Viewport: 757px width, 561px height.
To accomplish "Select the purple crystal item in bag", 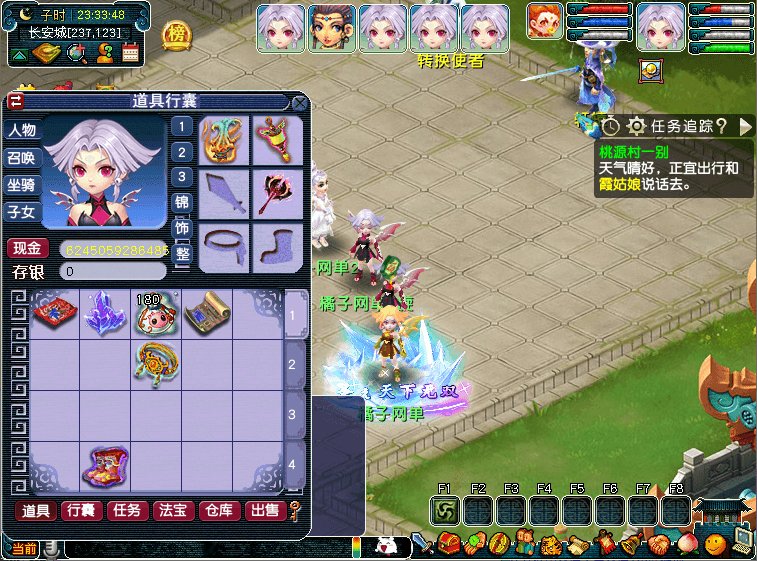I will [x=103, y=312].
